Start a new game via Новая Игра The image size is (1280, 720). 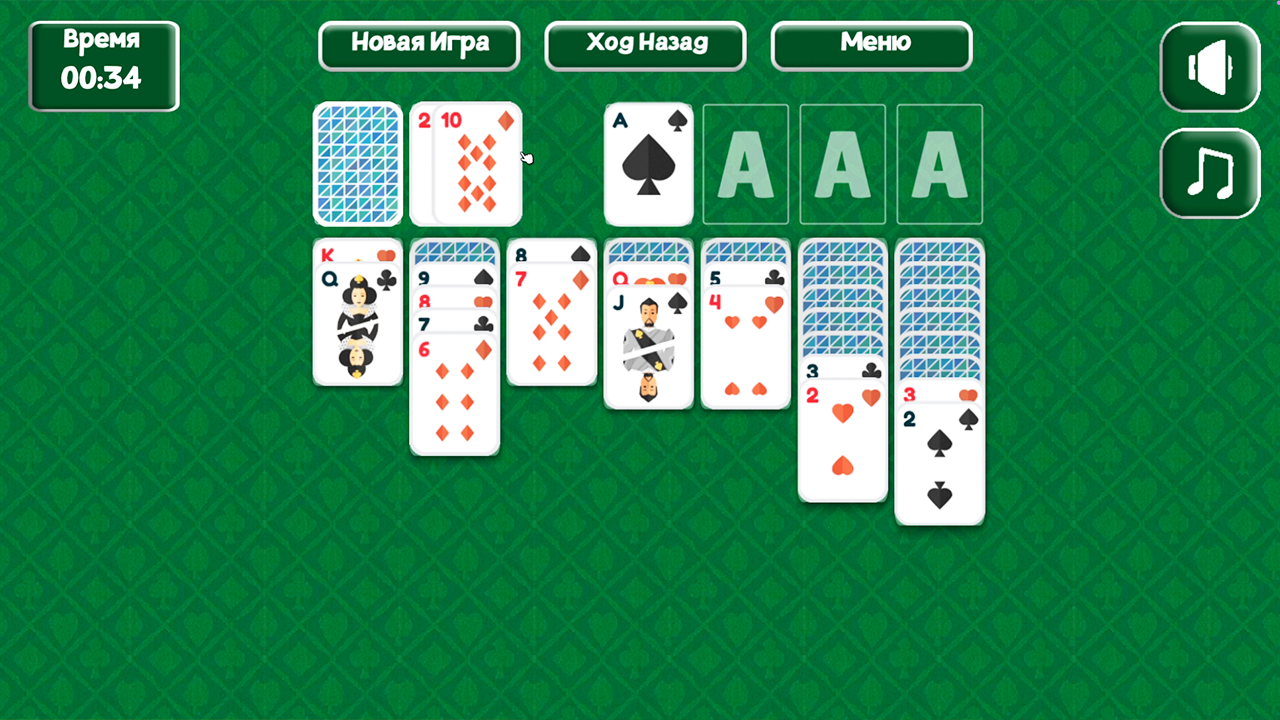(x=419, y=45)
